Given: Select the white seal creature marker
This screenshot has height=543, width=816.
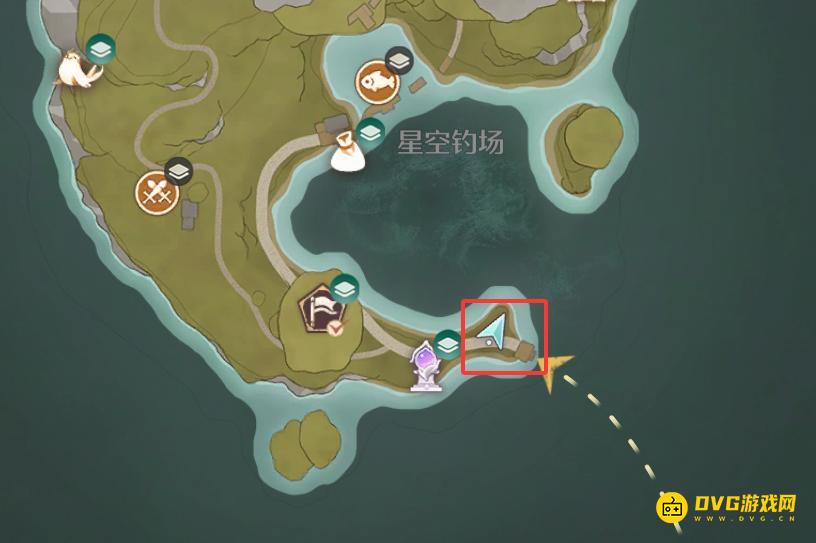Looking at the screenshot, I should coord(75,70).
